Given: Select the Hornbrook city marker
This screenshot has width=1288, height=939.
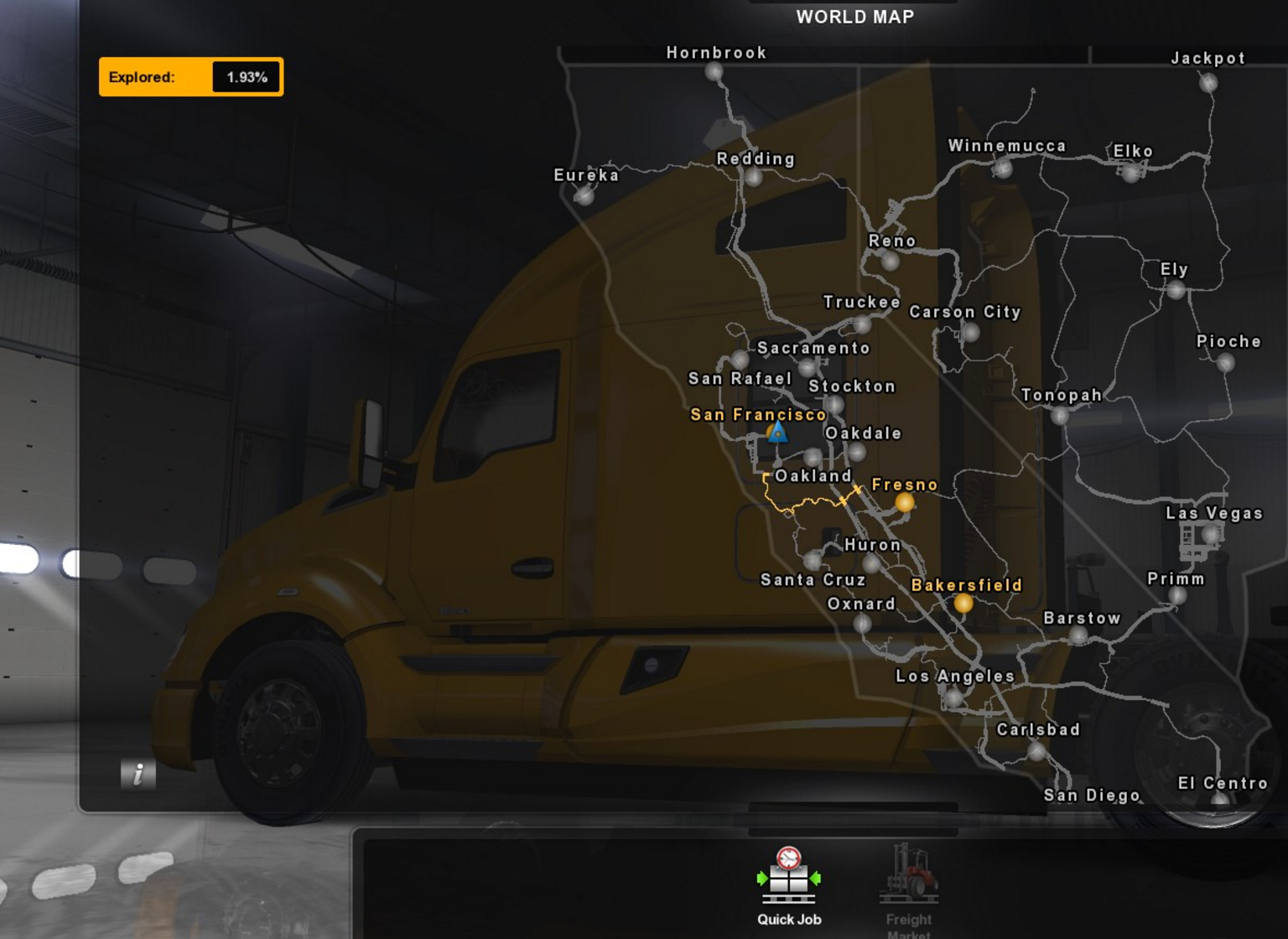Looking at the screenshot, I should click(x=714, y=72).
